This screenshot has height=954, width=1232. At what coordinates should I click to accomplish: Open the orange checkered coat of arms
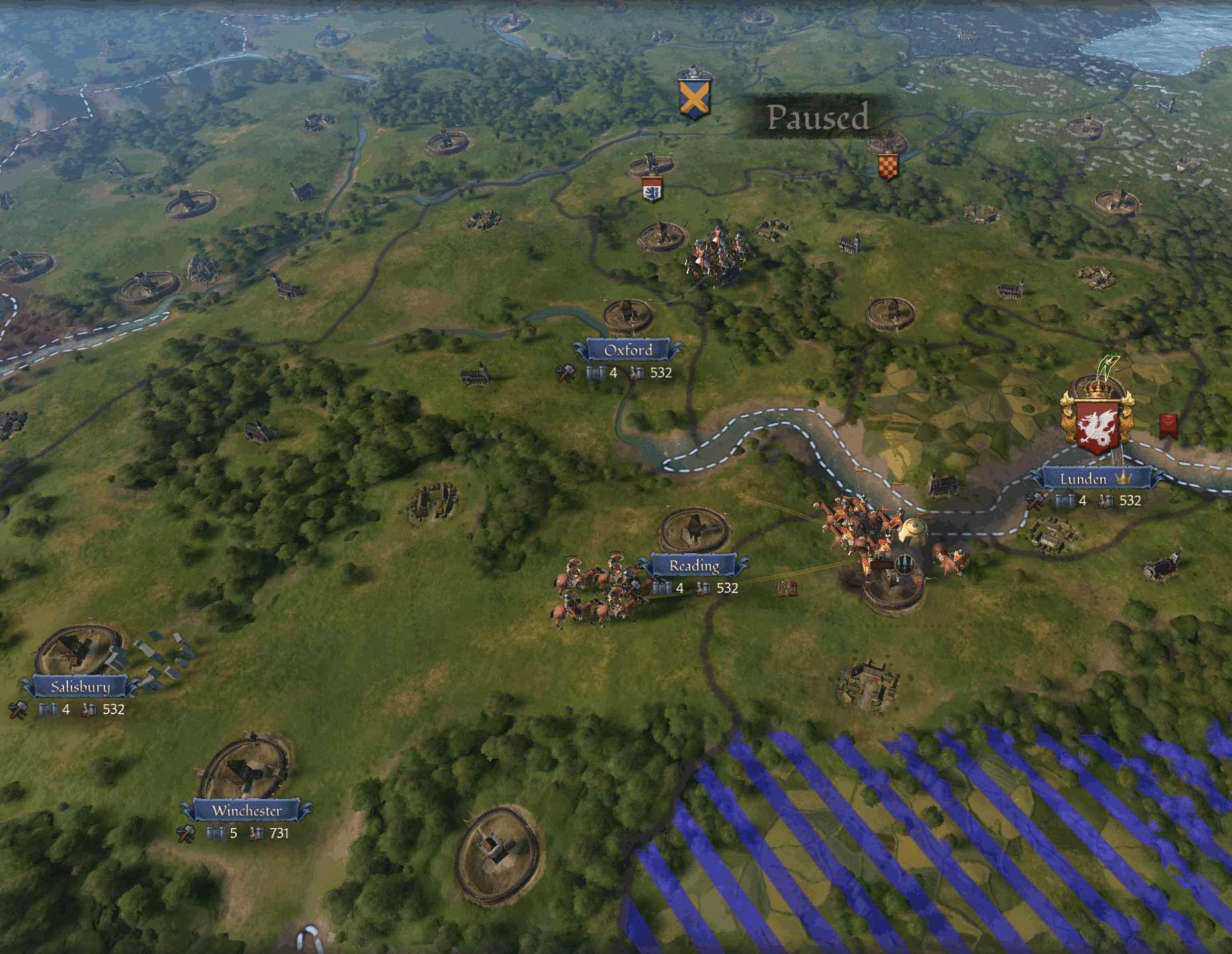(888, 166)
